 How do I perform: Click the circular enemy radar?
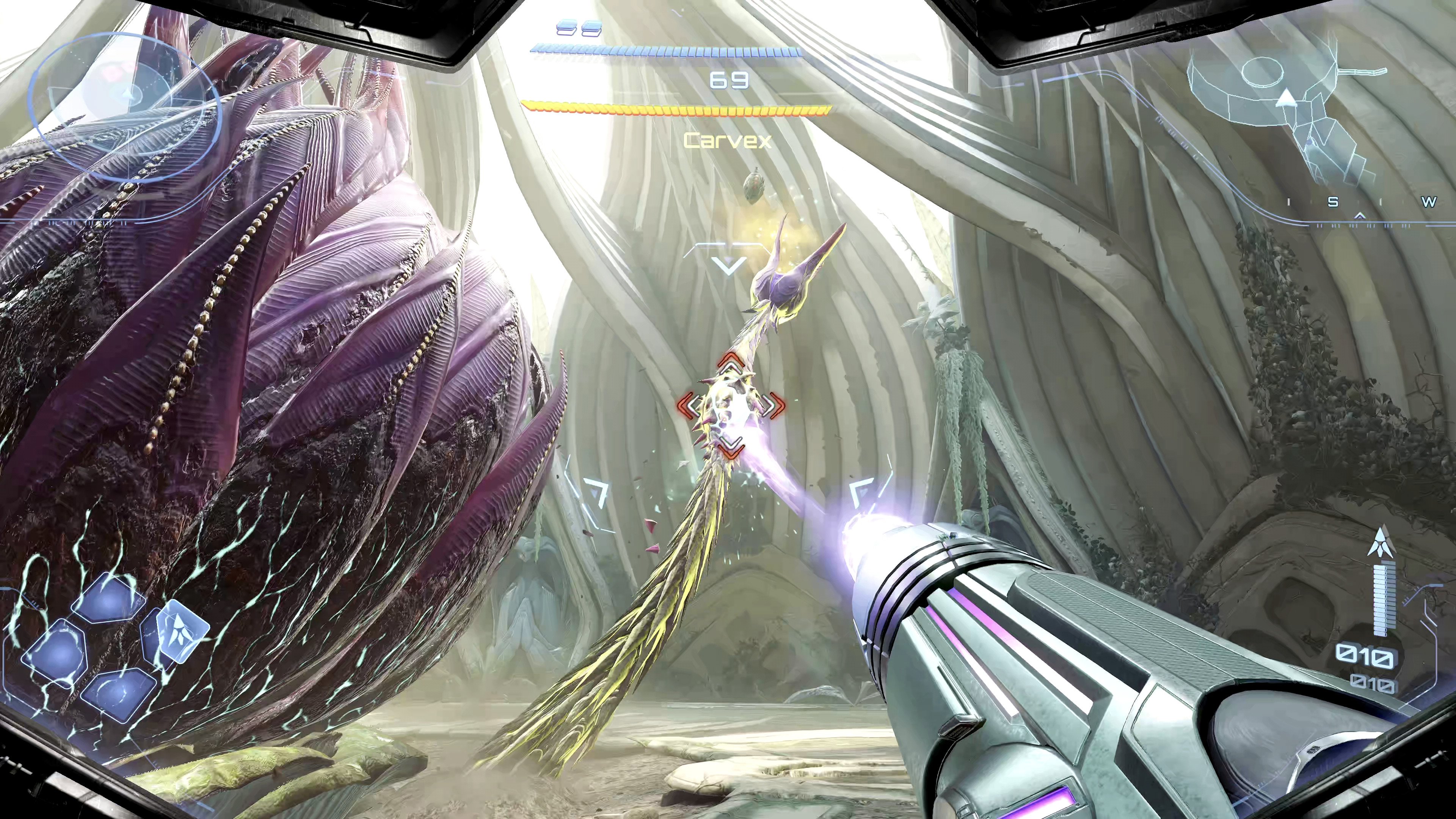124,105
